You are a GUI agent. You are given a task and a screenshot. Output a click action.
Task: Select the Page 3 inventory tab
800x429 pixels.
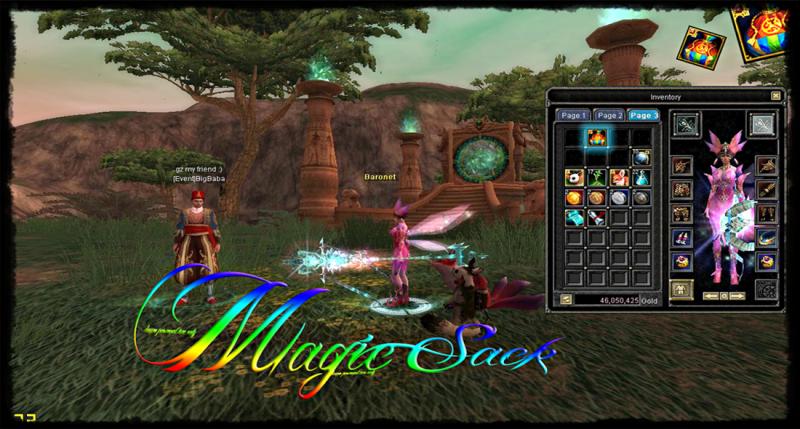tap(644, 116)
